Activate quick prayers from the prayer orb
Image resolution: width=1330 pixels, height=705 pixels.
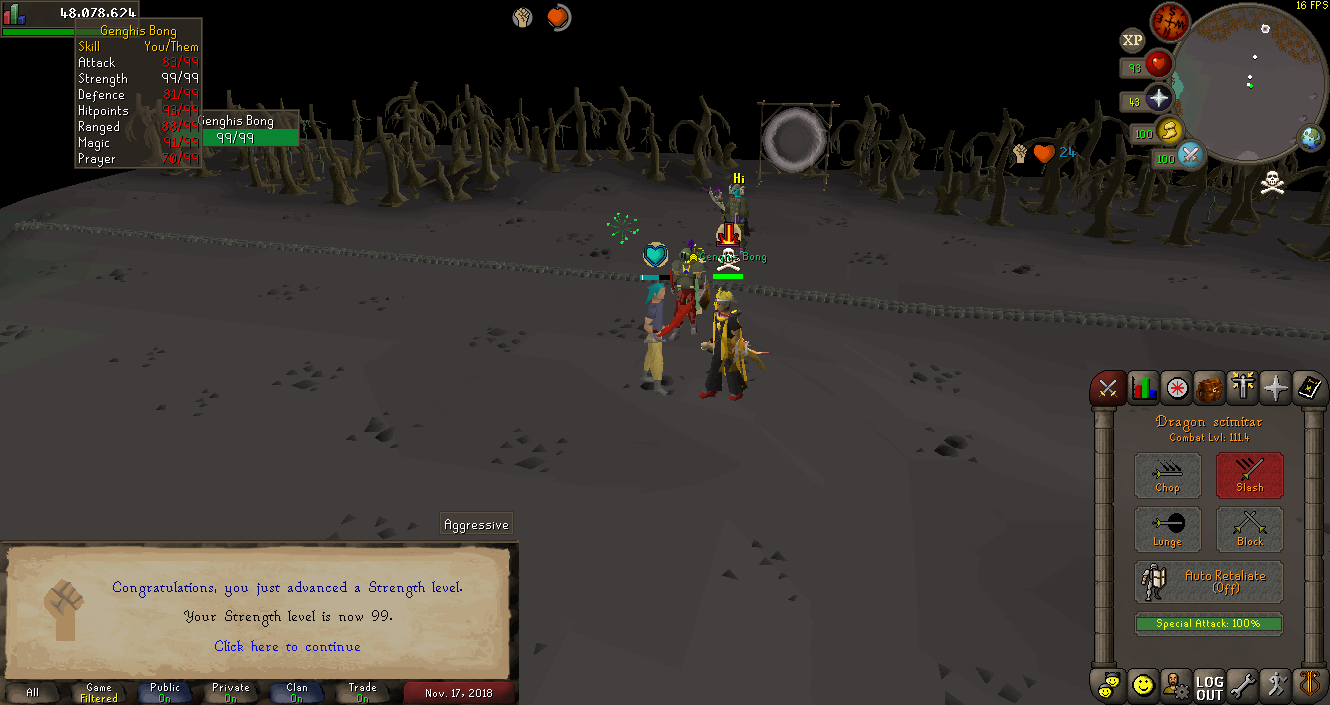click(1158, 99)
